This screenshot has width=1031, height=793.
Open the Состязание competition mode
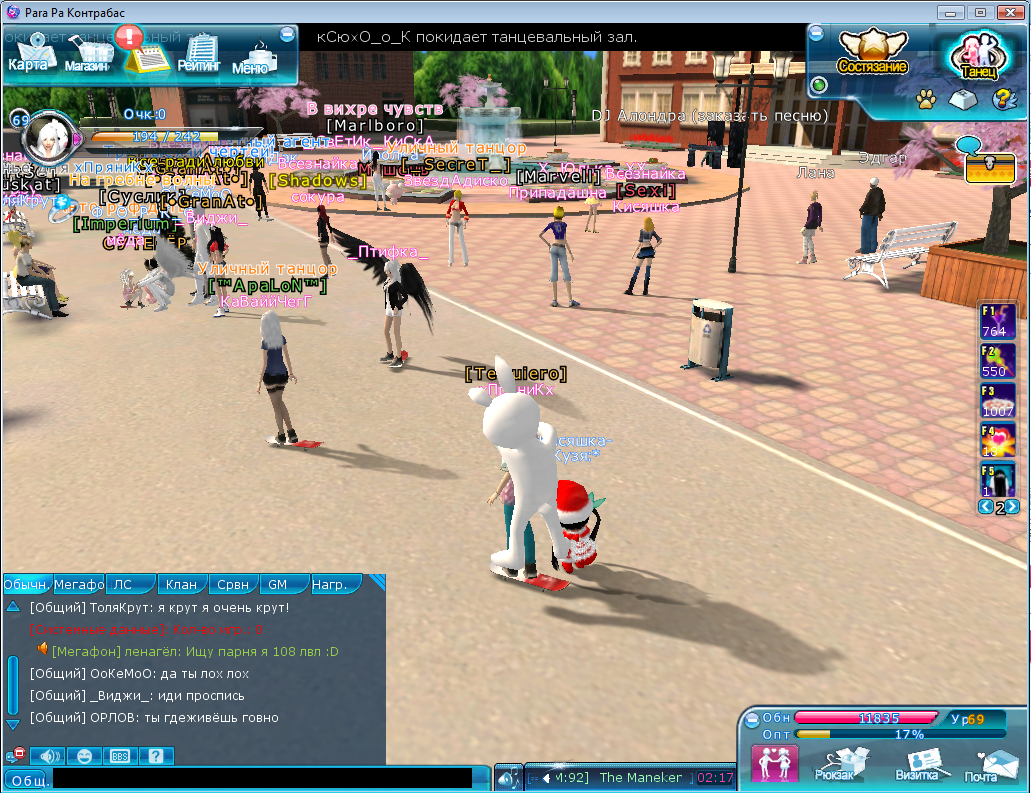[x=872, y=52]
